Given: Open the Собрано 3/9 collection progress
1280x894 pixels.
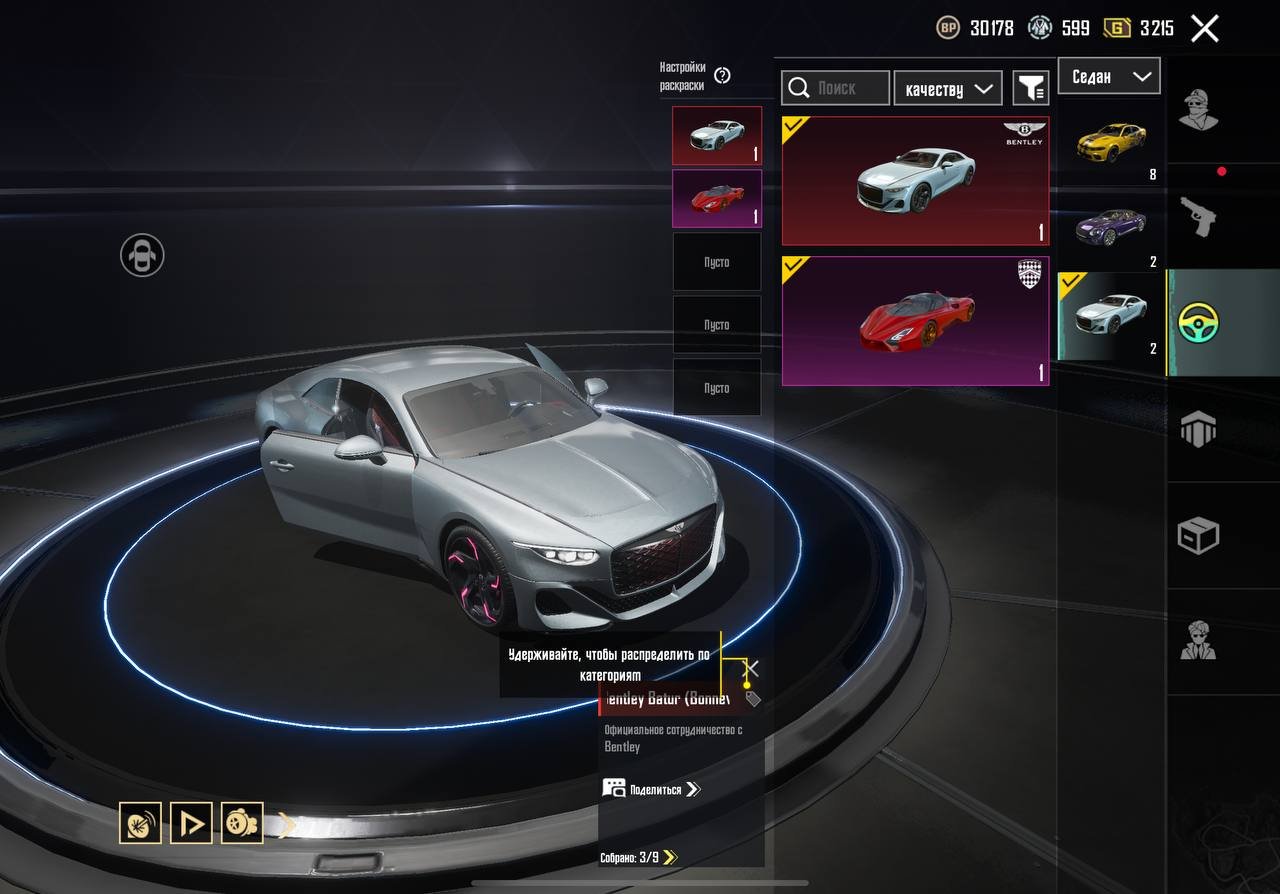Looking at the screenshot, I should [638, 857].
